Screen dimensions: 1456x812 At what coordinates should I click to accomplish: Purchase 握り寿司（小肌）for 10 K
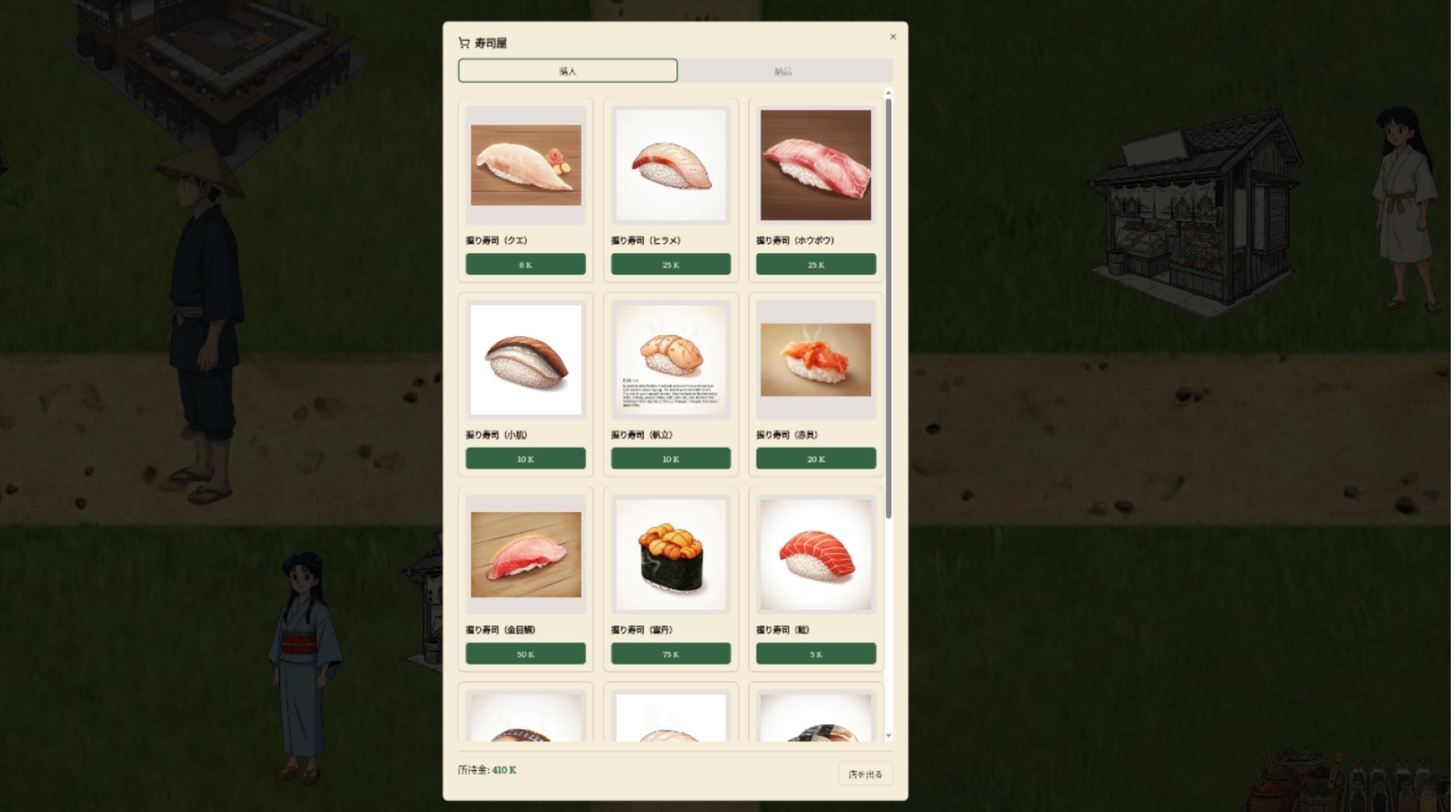[525, 459]
